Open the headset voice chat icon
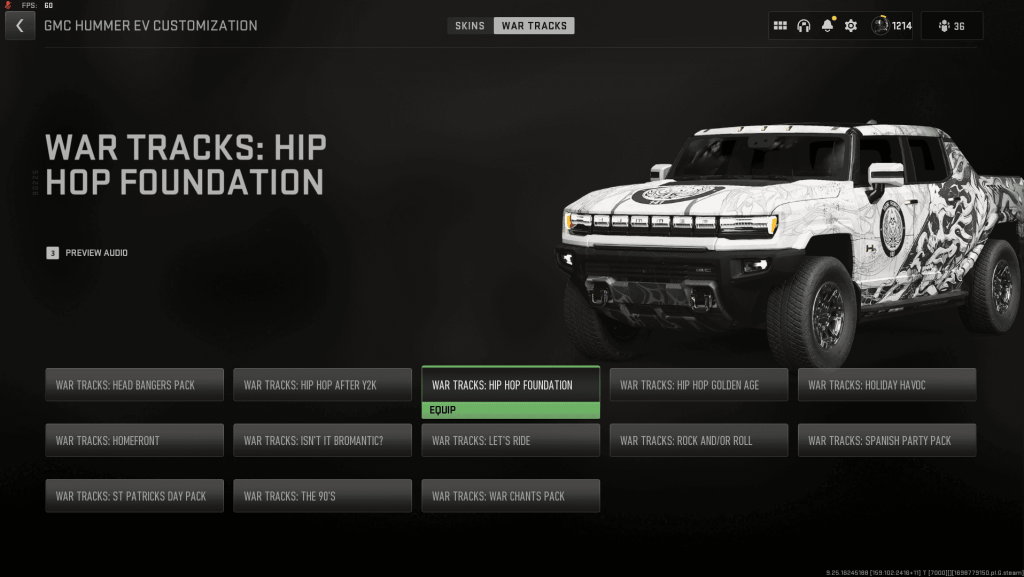The width and height of the screenshot is (1024, 577). click(x=803, y=26)
